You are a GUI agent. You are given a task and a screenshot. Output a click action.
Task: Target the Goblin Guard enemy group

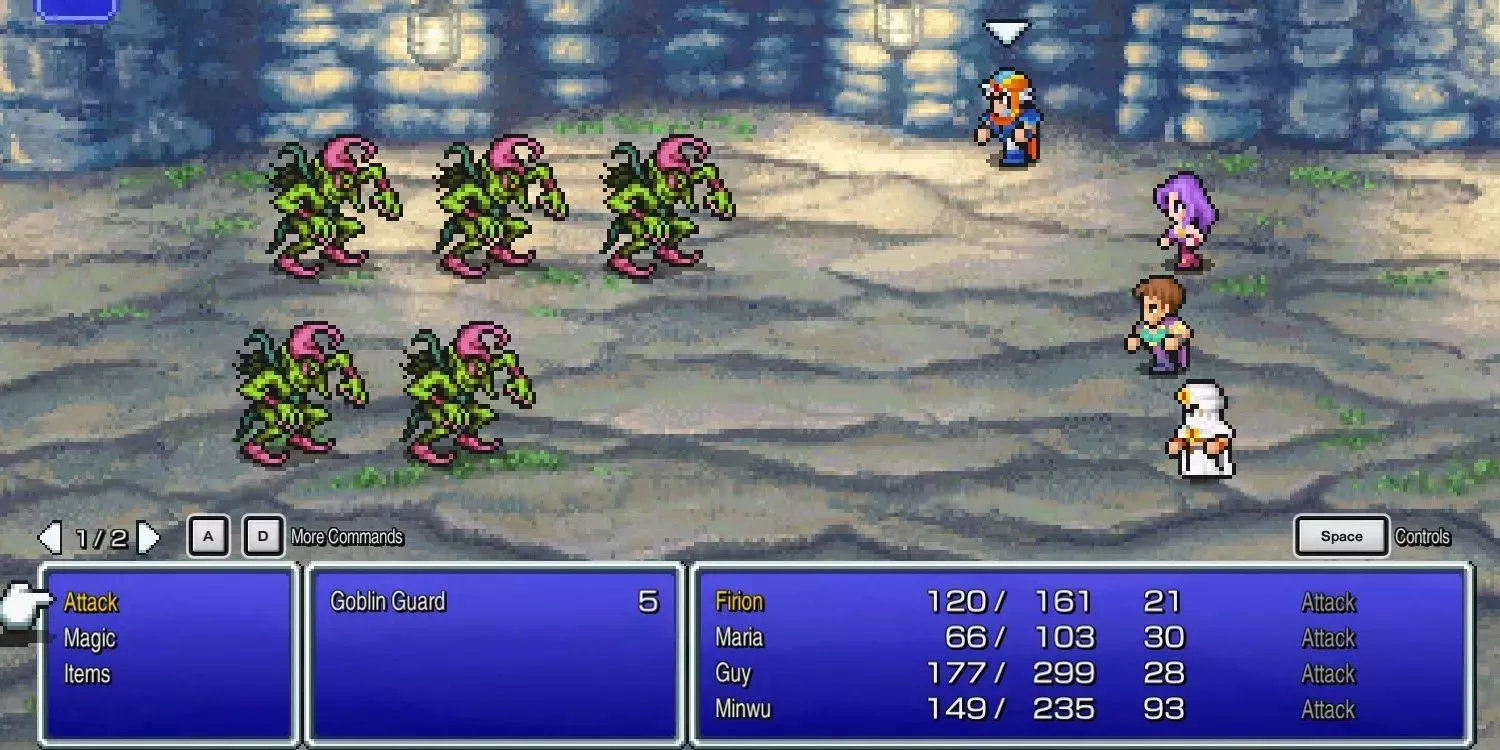[x=388, y=602]
